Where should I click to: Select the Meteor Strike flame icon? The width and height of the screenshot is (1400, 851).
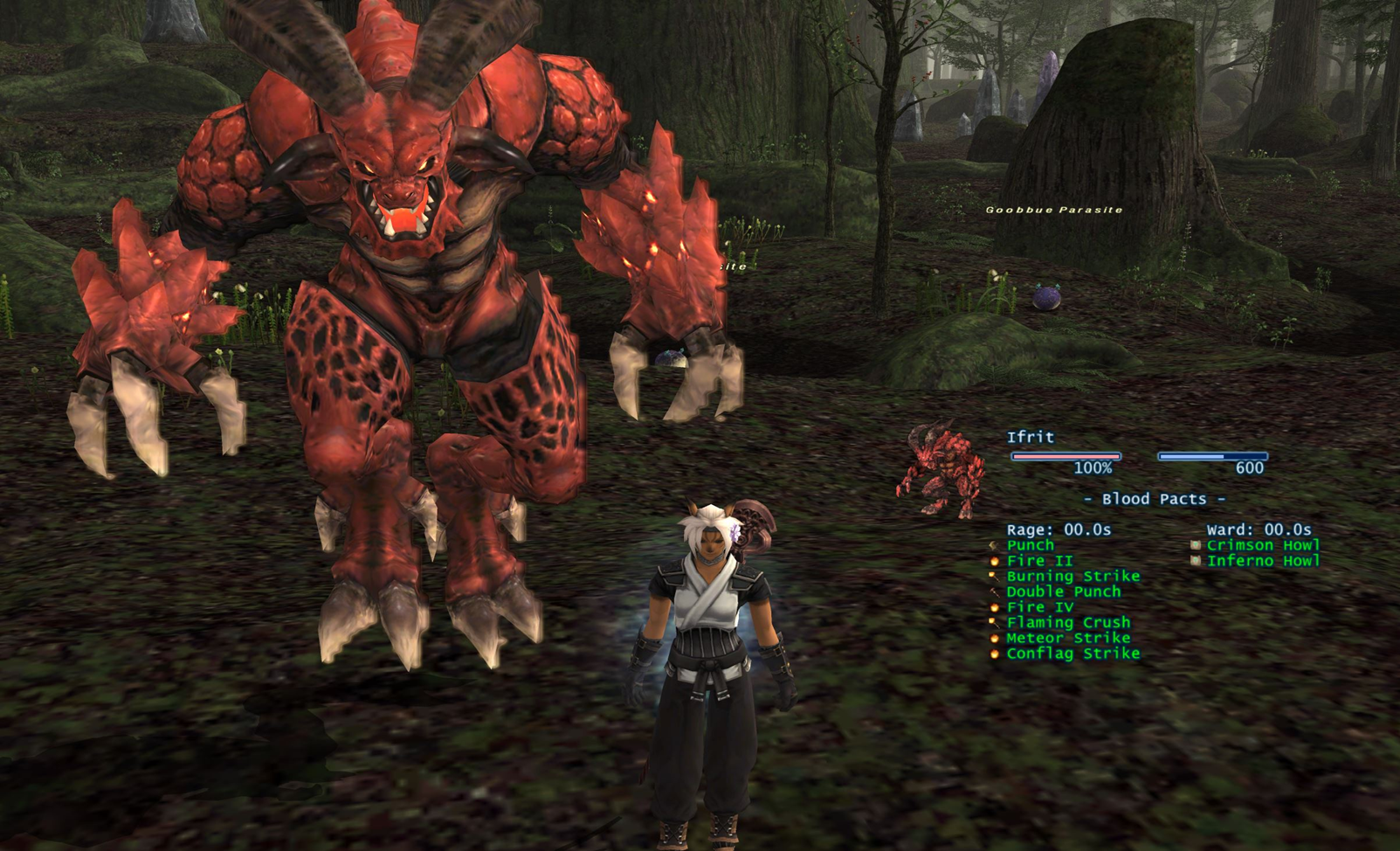click(993, 638)
